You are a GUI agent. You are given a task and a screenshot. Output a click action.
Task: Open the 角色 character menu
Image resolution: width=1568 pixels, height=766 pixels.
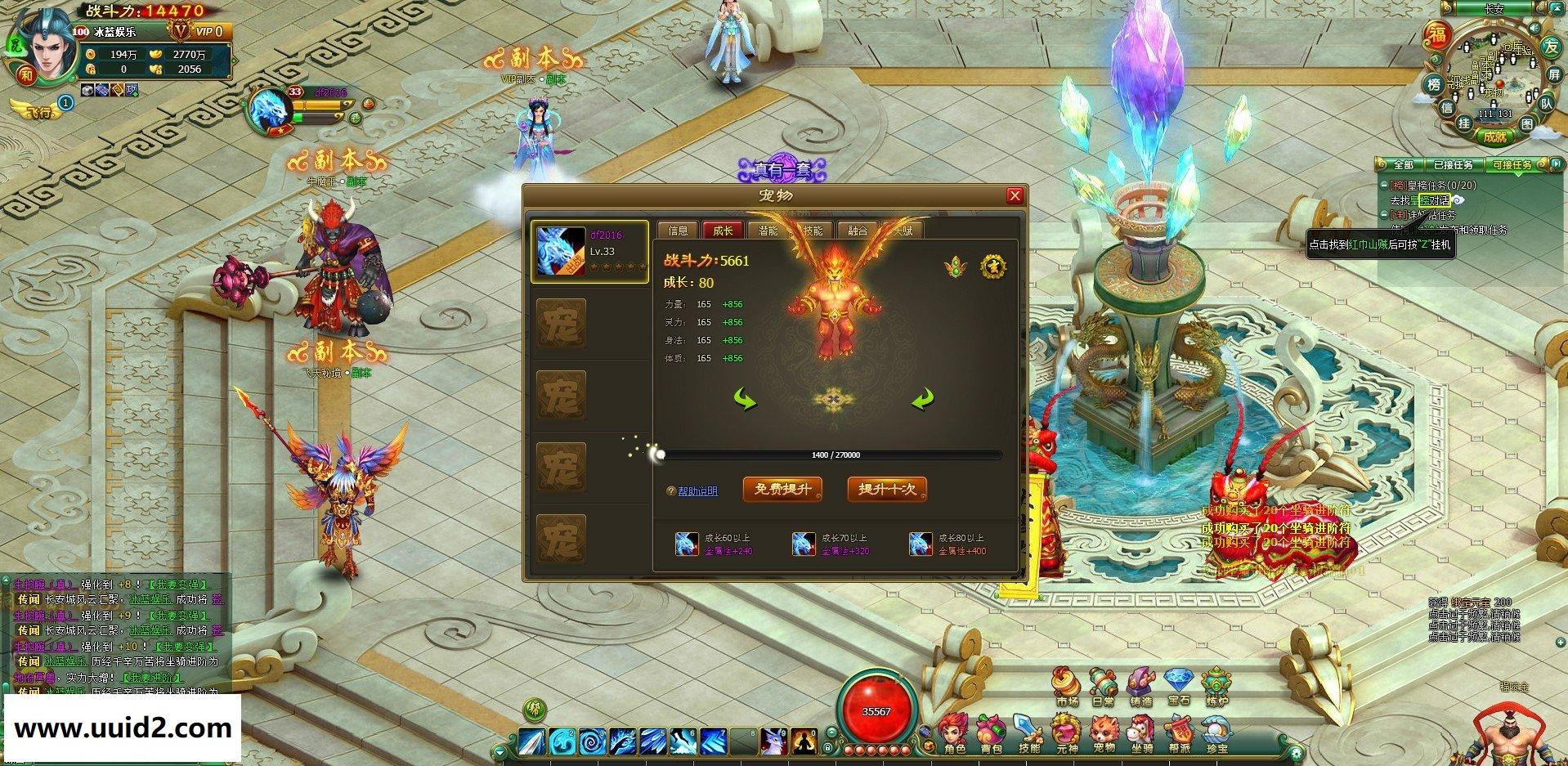954,733
